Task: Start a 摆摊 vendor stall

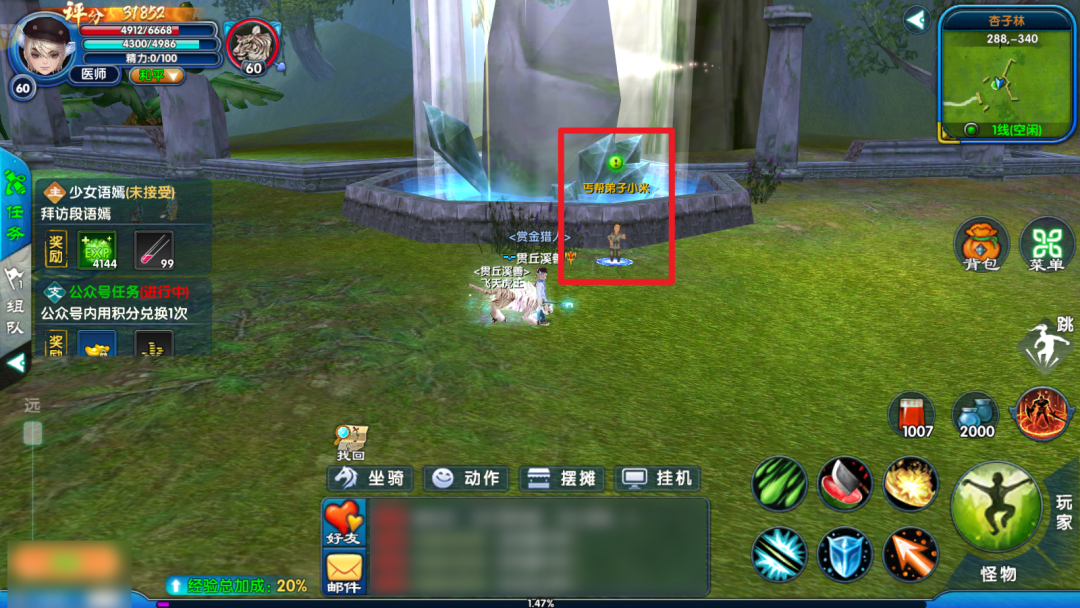Action: tap(563, 478)
